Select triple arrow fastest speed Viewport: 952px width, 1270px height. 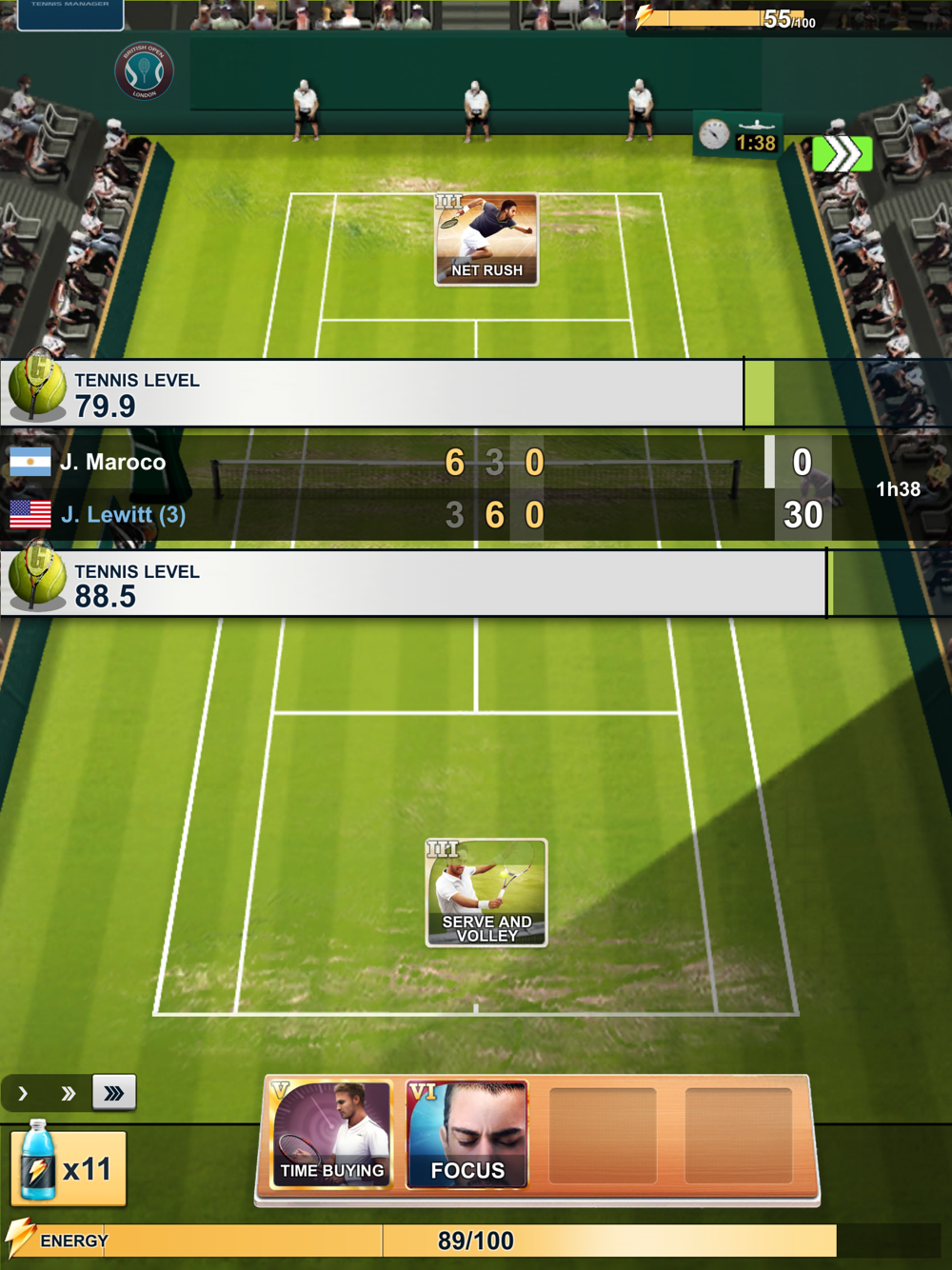pos(114,1093)
